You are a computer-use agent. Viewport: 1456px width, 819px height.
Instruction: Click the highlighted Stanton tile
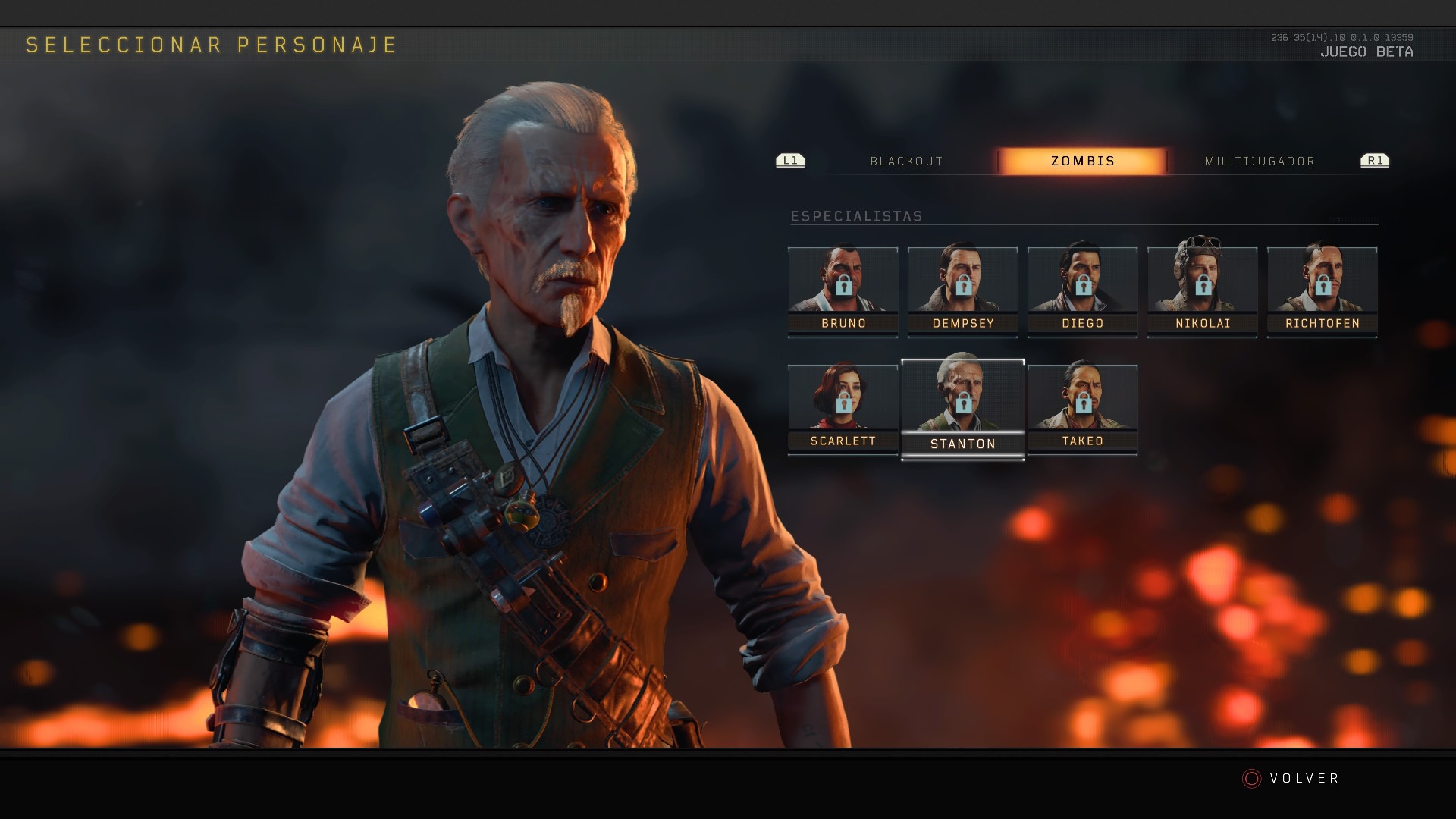point(963,409)
